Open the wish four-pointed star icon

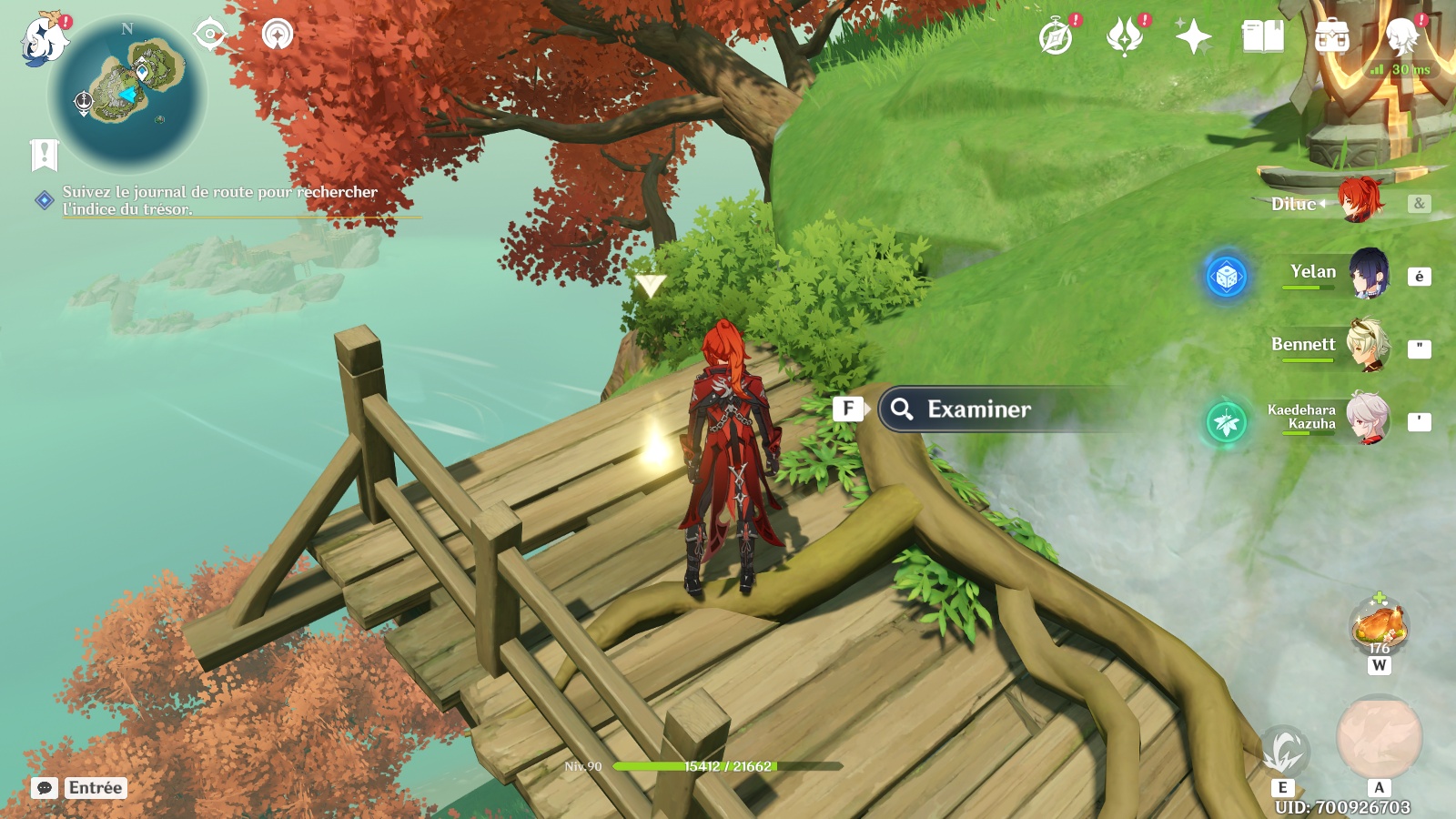click(1193, 37)
